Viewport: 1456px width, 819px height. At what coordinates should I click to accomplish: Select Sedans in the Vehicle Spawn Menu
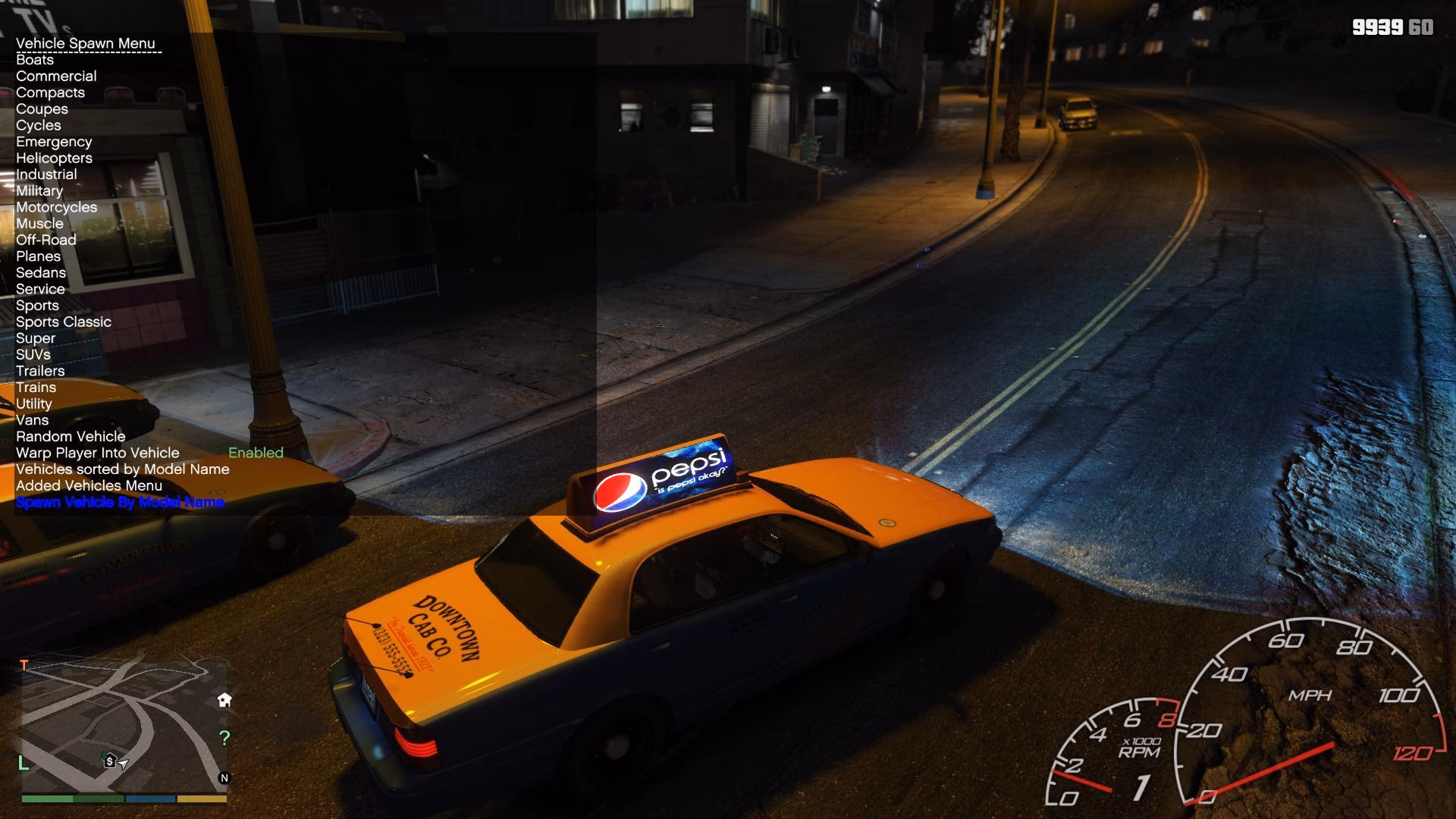40,272
